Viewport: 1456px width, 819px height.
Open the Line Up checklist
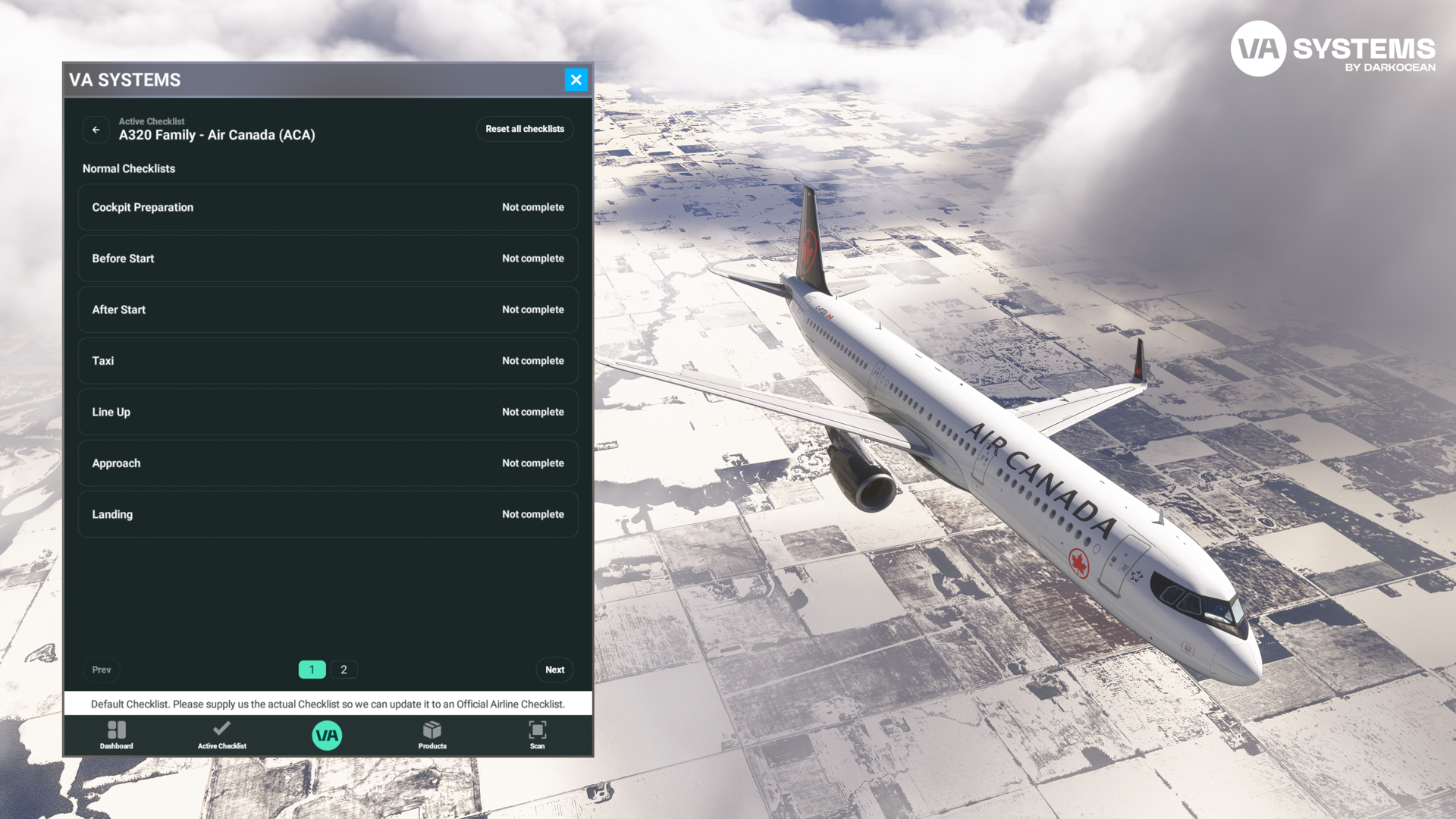click(x=328, y=412)
